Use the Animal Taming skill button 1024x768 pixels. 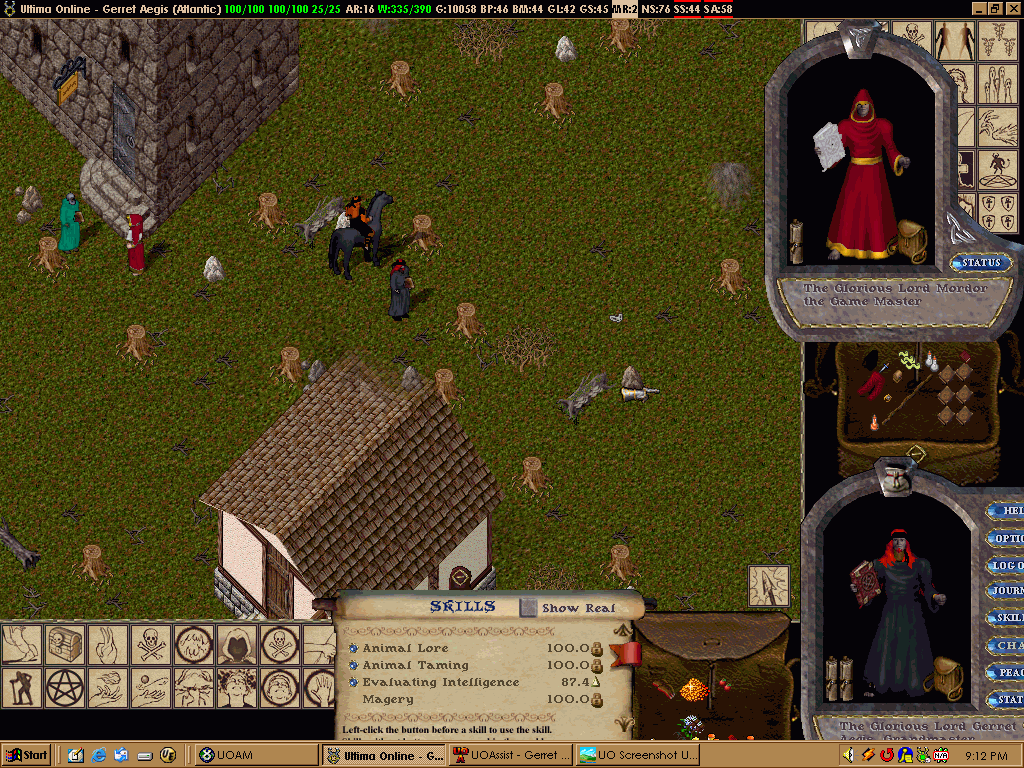353,666
